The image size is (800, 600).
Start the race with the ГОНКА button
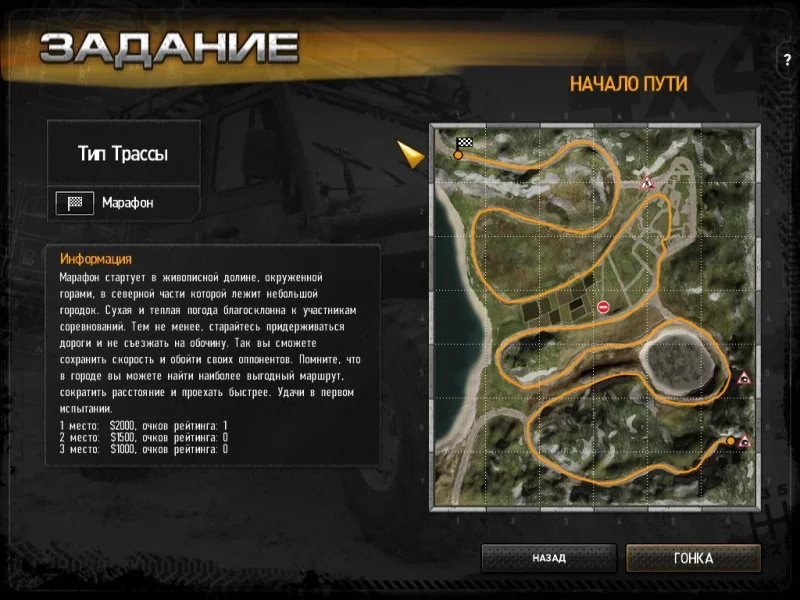point(693,558)
